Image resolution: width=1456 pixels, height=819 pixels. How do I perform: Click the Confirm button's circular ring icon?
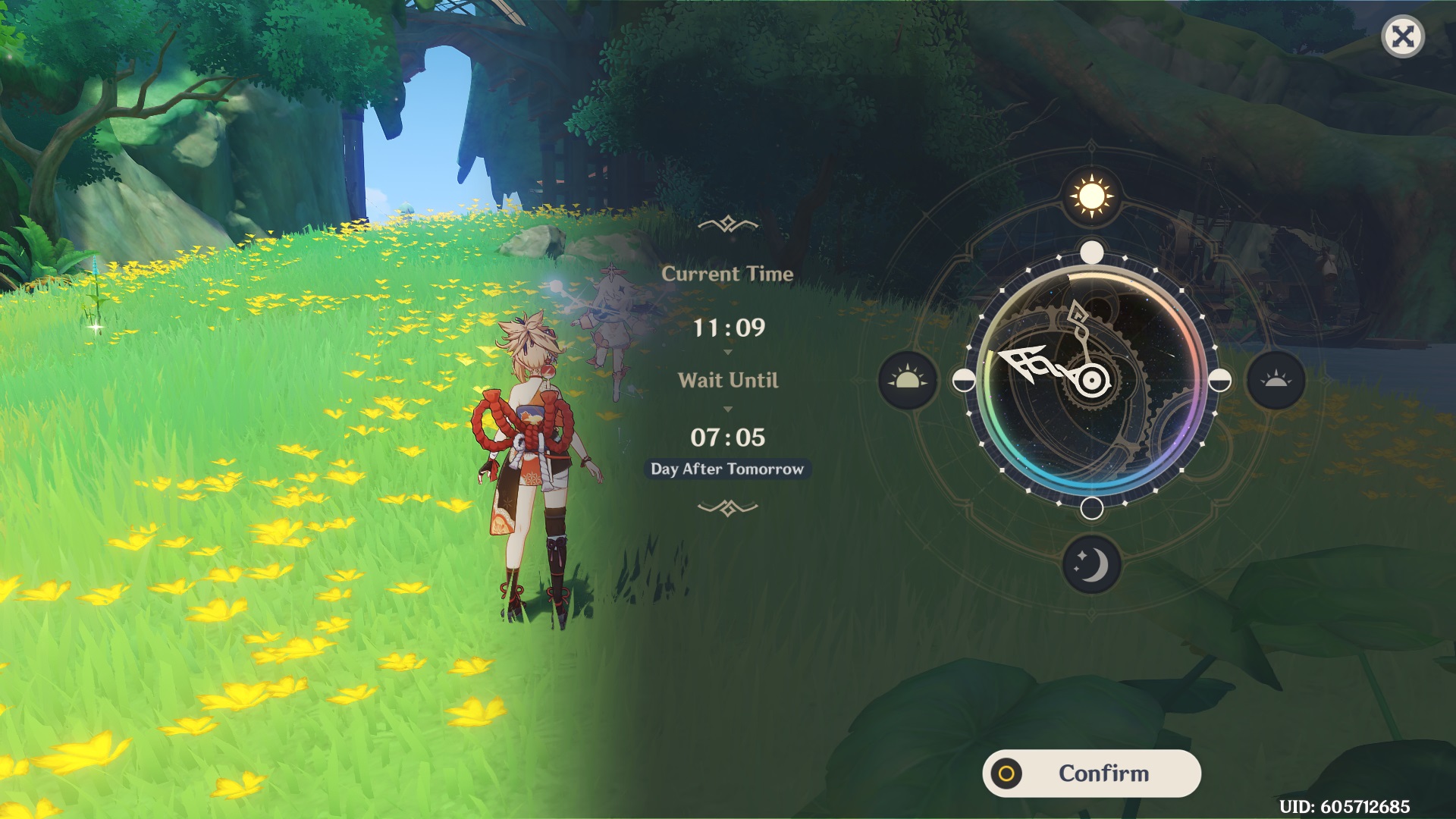[x=1006, y=773]
